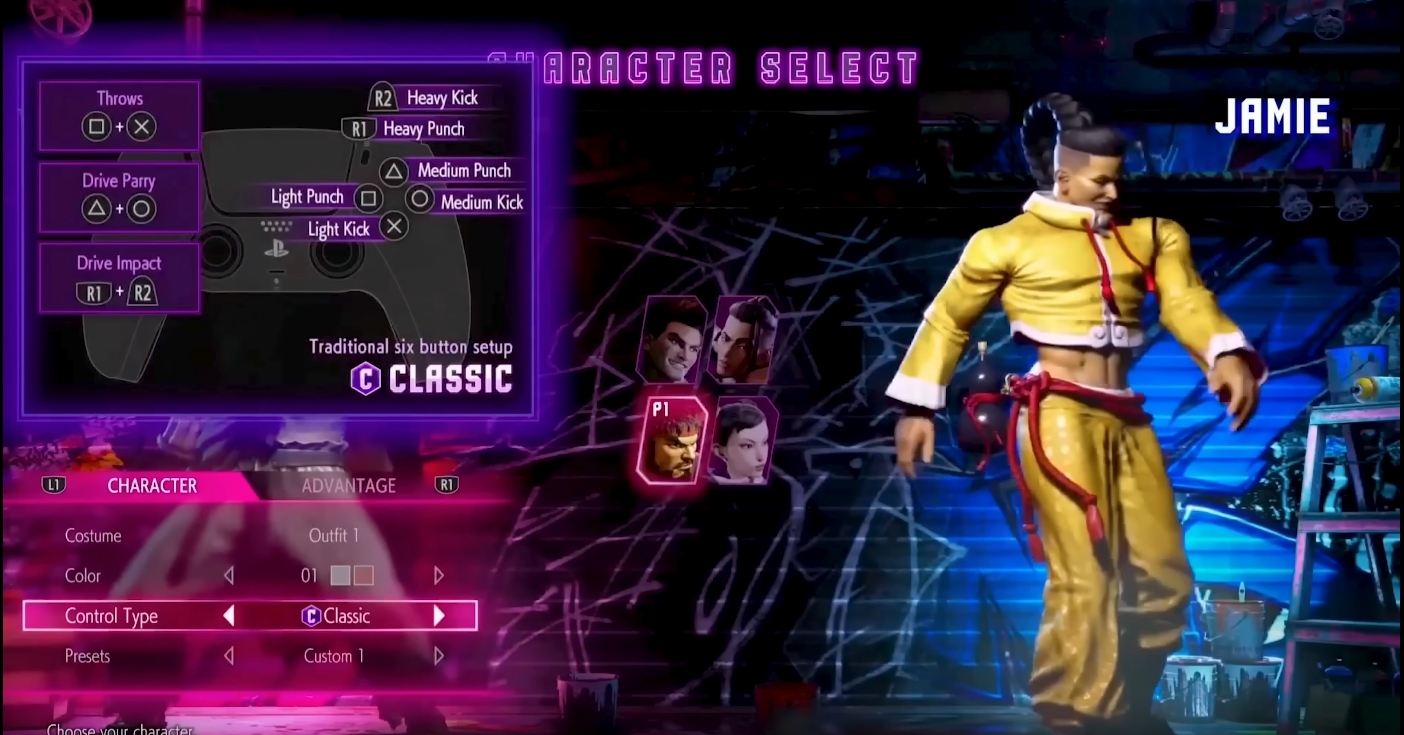Click the Drive Impact button combo panel
1404x735 pixels.
pyautogui.click(x=118, y=278)
